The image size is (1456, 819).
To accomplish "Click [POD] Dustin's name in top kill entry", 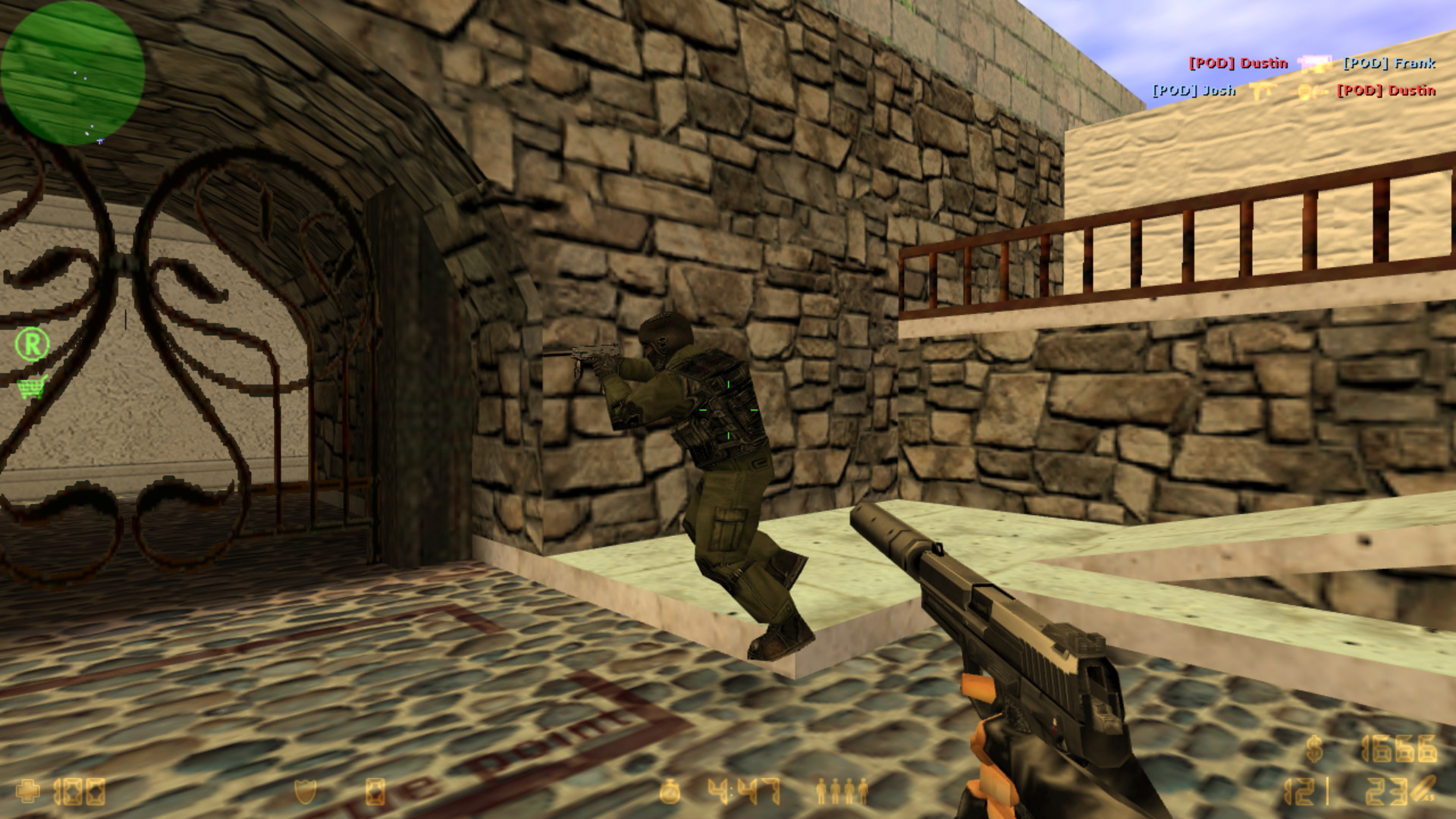I will (1240, 64).
